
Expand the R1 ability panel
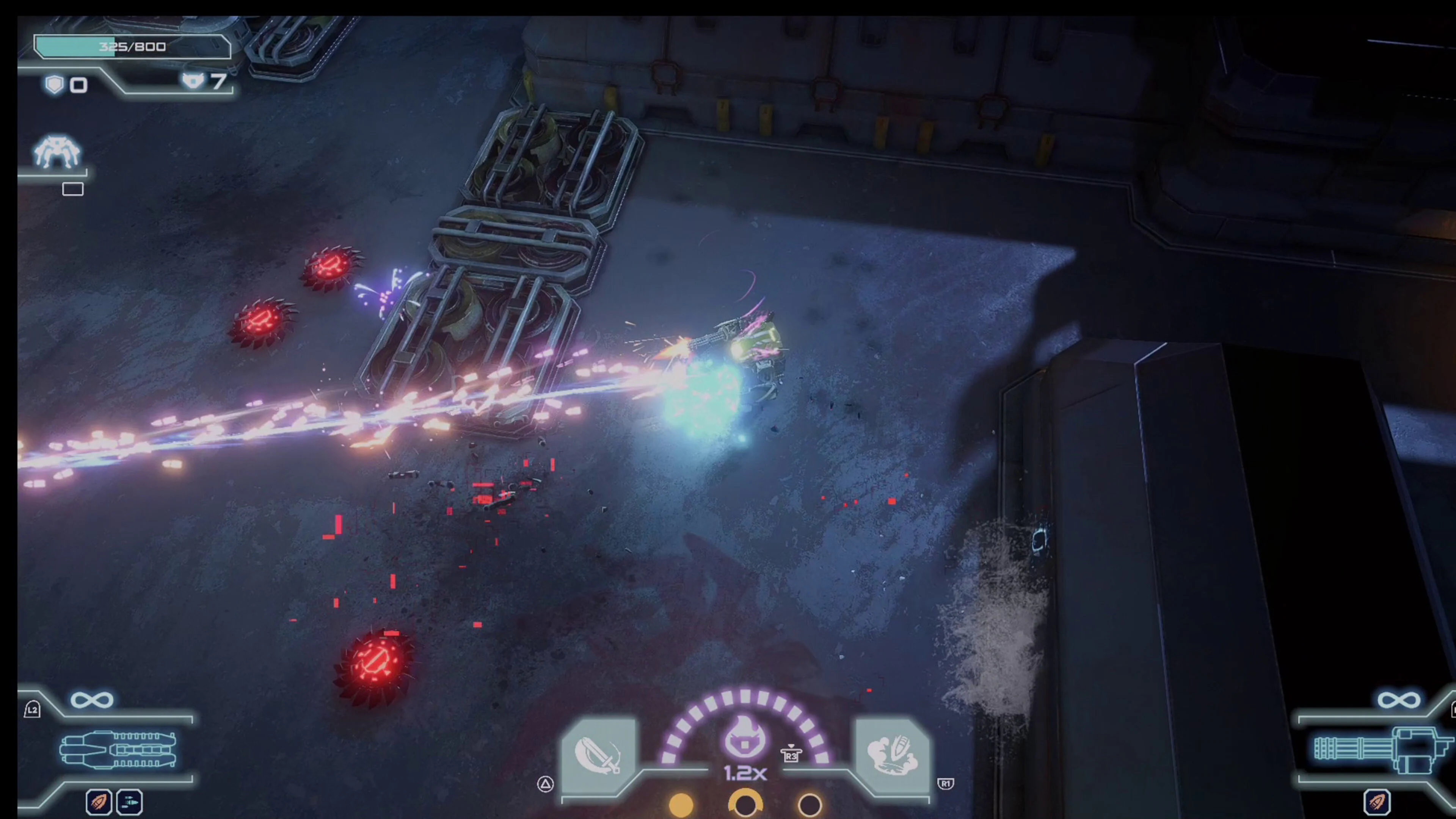coord(946,784)
